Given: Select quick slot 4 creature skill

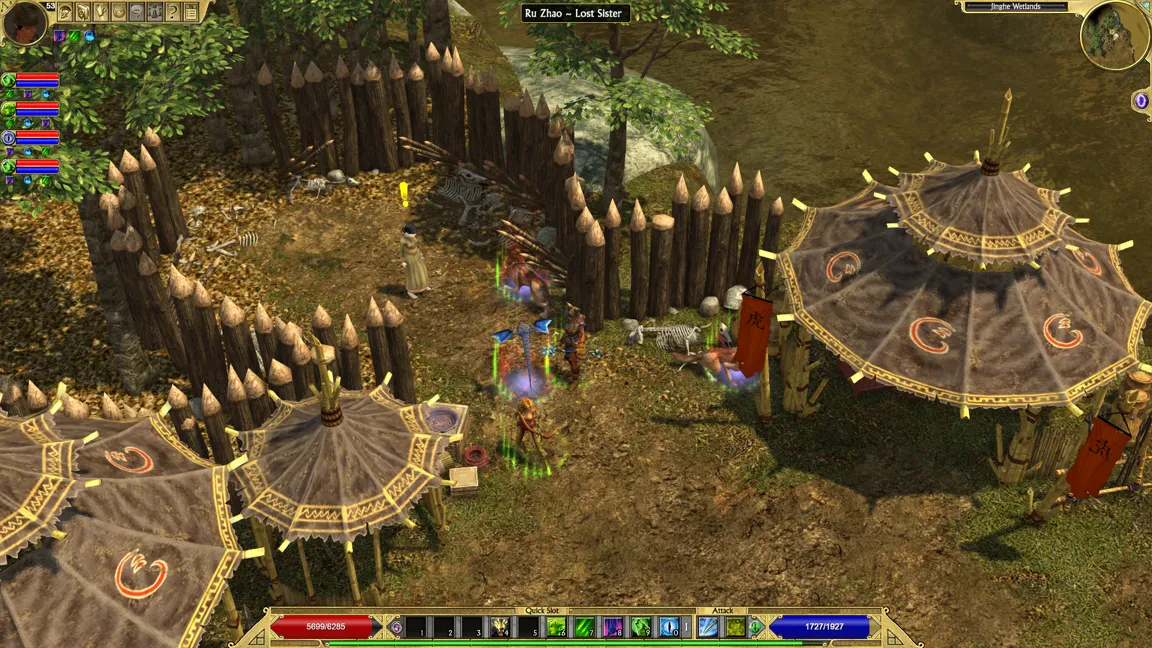Looking at the screenshot, I should coord(500,627).
